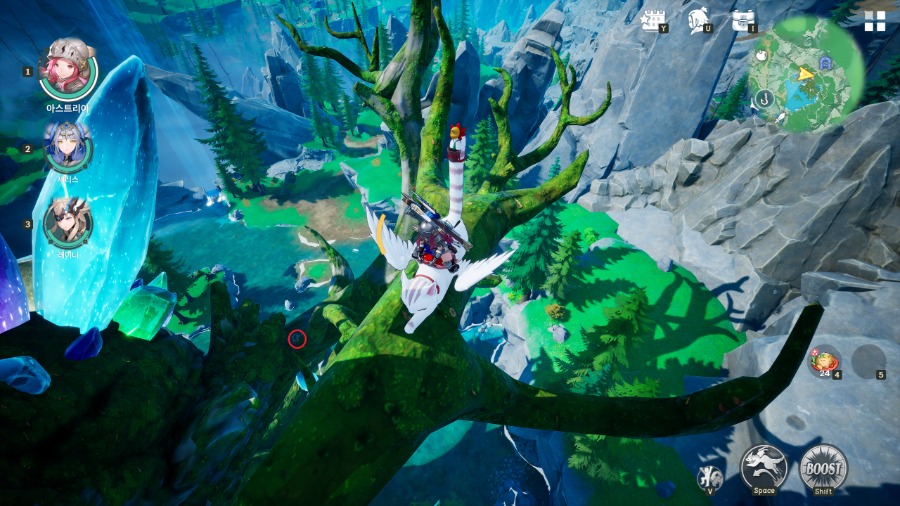
Task: Click the fishing hook marker on minimap
Action: click(x=763, y=98)
